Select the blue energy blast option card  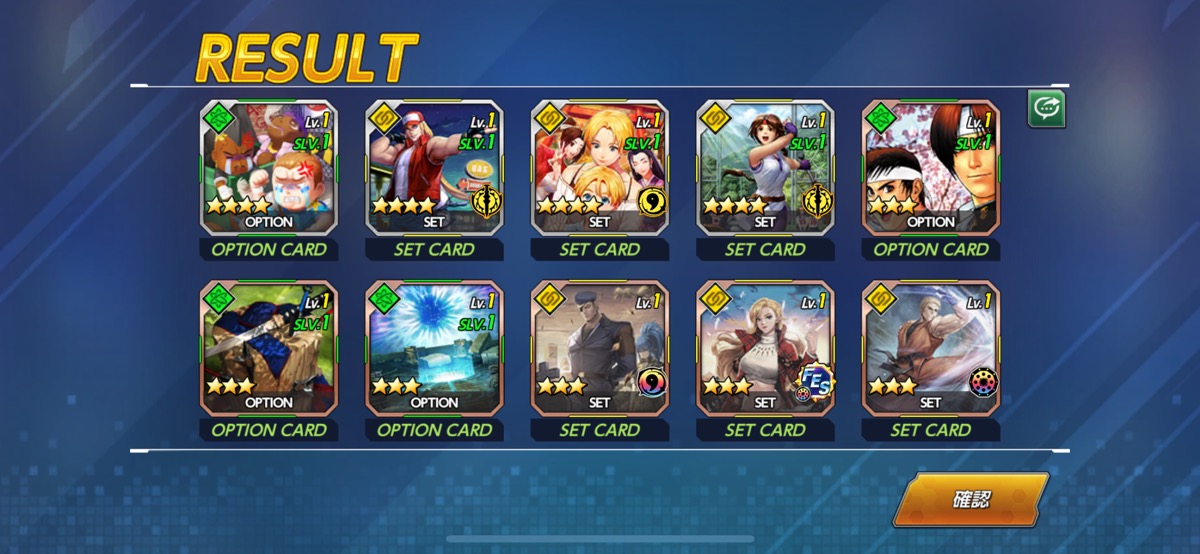coord(434,348)
